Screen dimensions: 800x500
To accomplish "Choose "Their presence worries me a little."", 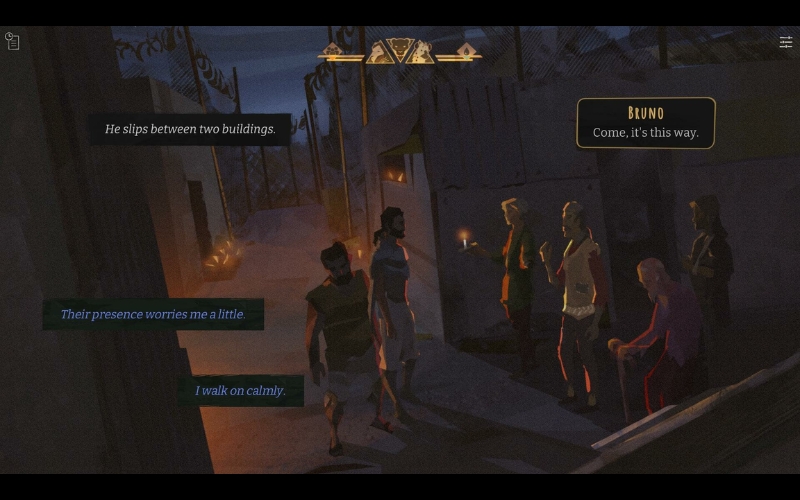I will pos(153,314).
